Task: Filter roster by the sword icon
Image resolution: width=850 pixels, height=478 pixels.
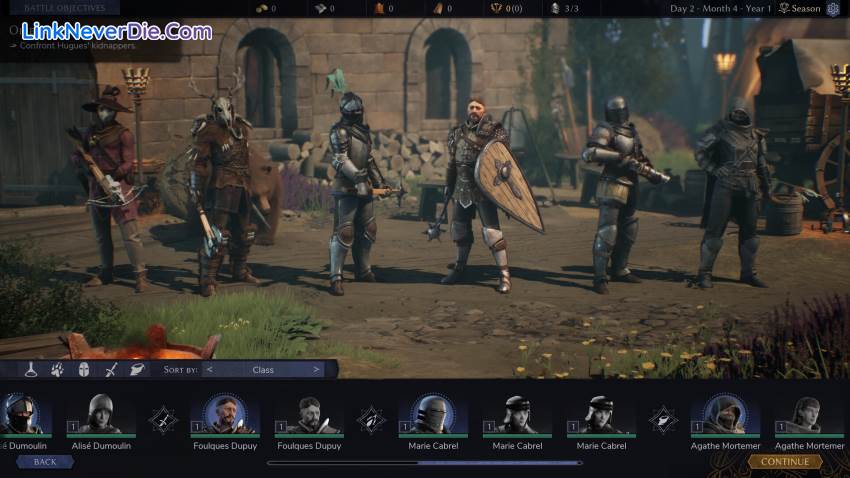Action: pos(110,369)
